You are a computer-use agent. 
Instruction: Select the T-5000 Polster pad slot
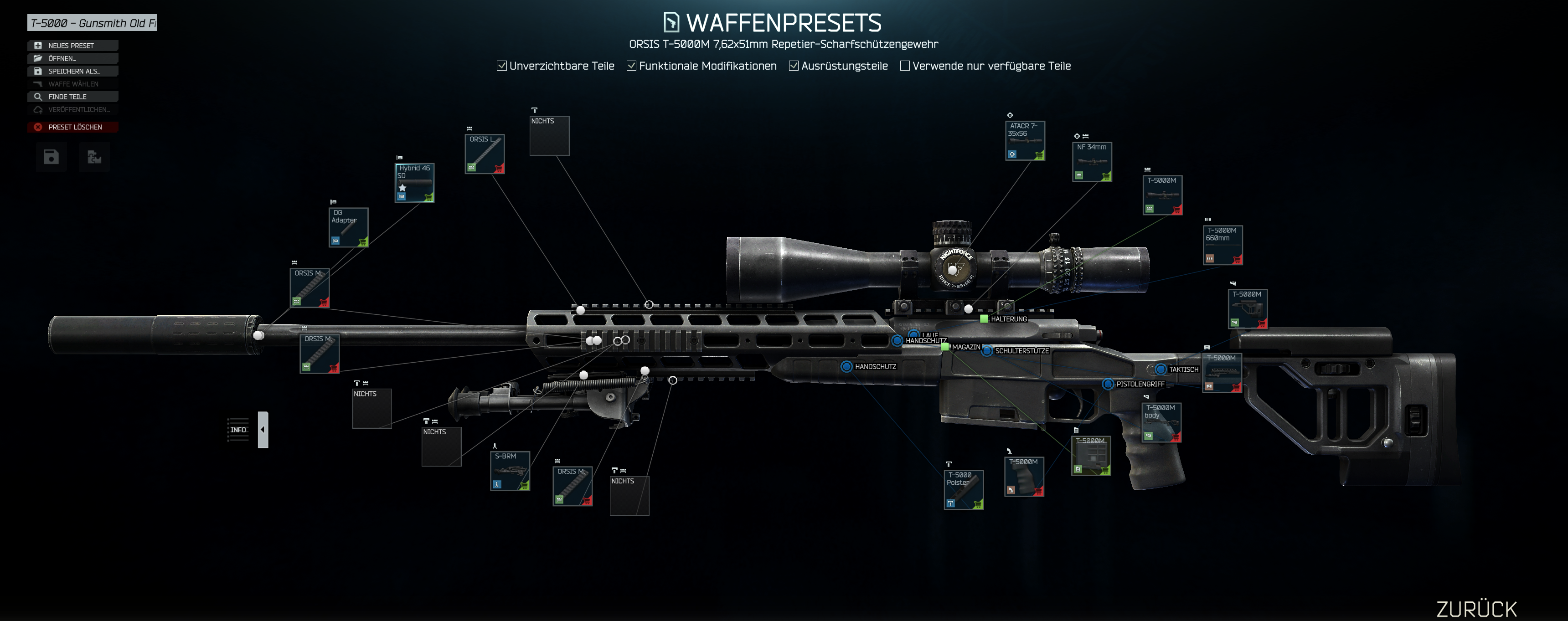point(964,490)
